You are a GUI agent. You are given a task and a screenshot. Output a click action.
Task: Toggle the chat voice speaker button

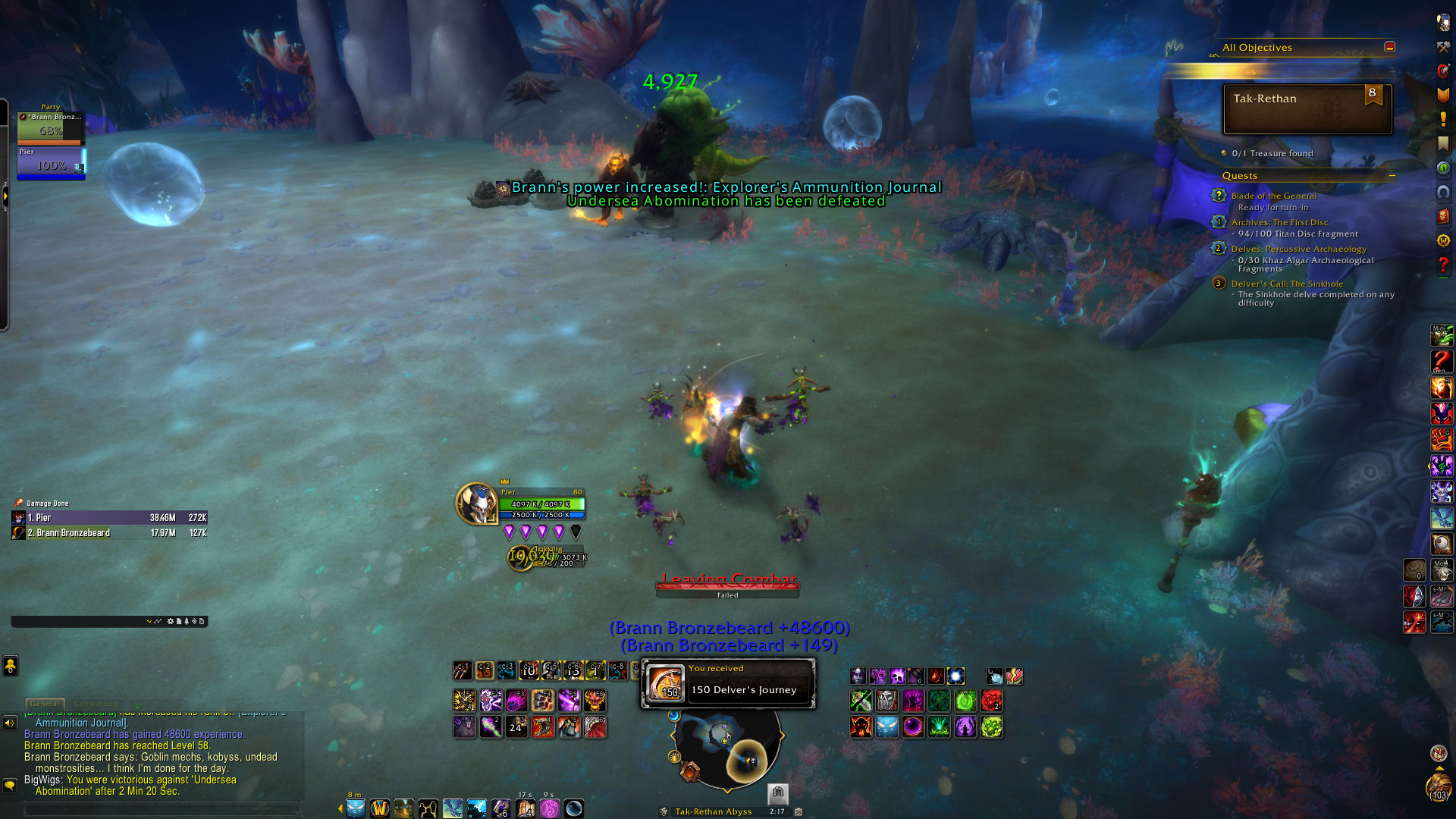(x=10, y=723)
